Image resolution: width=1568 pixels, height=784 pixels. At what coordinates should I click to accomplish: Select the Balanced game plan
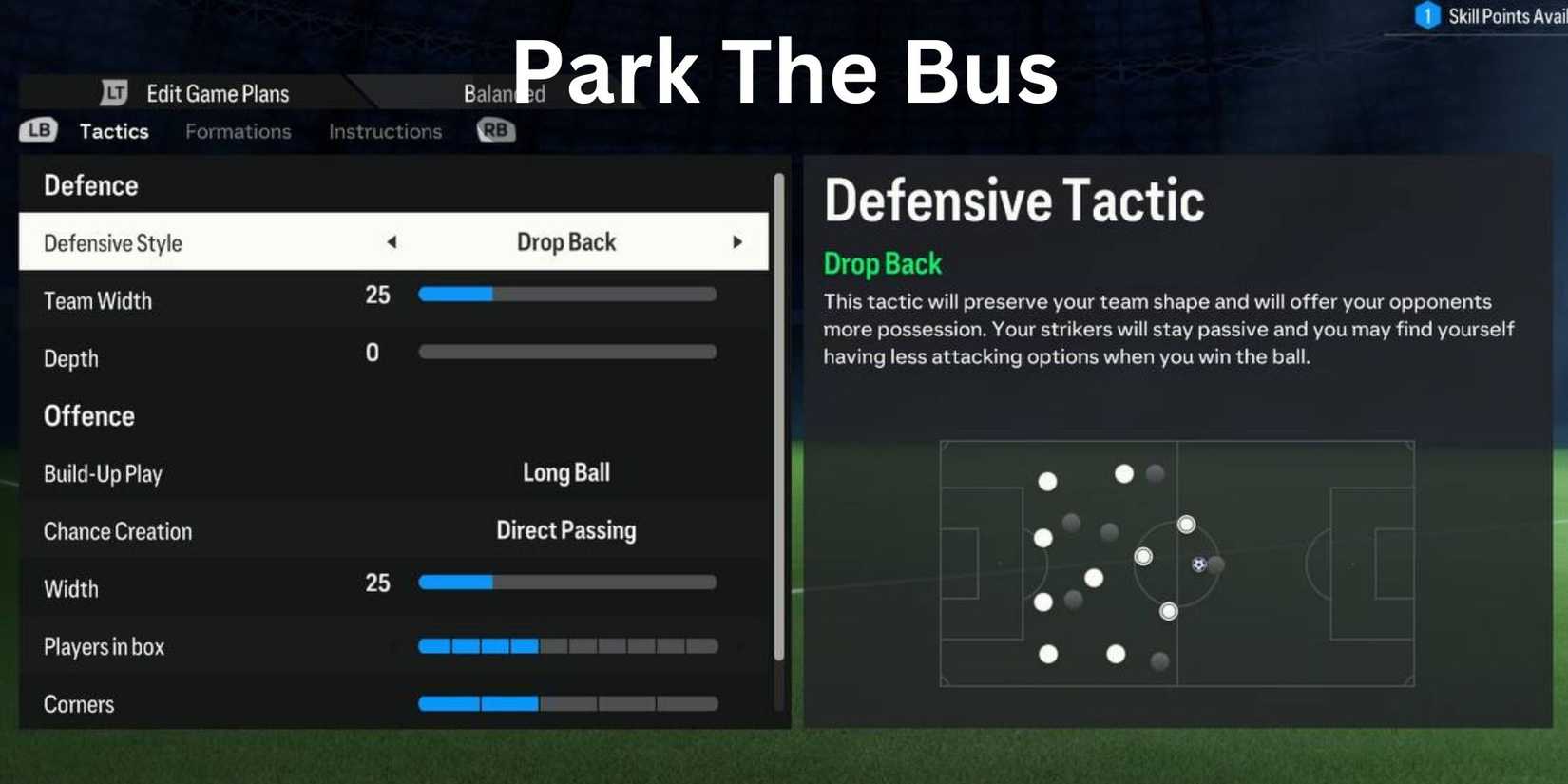coord(504,93)
